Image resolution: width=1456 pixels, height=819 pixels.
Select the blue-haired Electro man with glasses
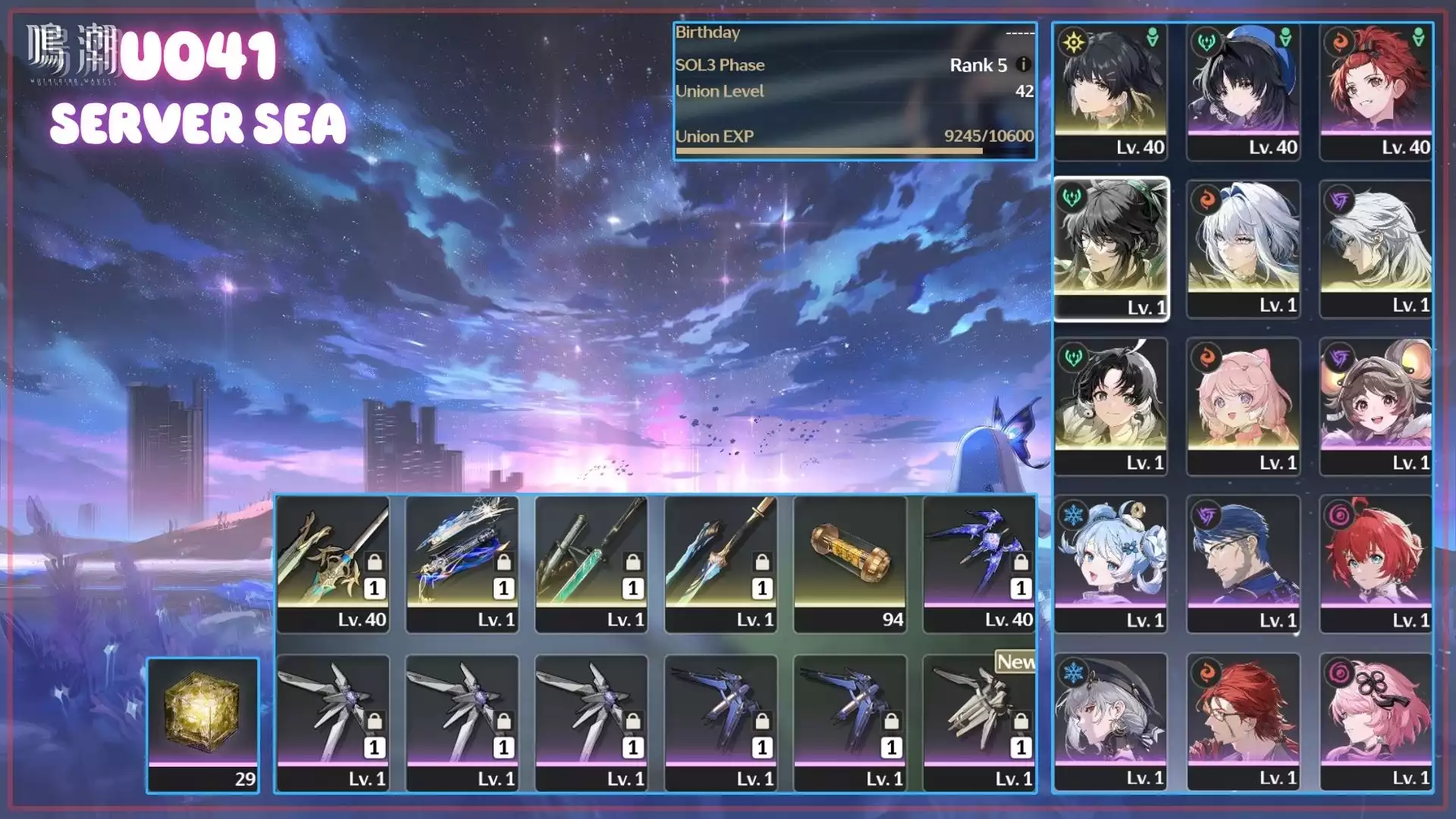(x=1244, y=564)
